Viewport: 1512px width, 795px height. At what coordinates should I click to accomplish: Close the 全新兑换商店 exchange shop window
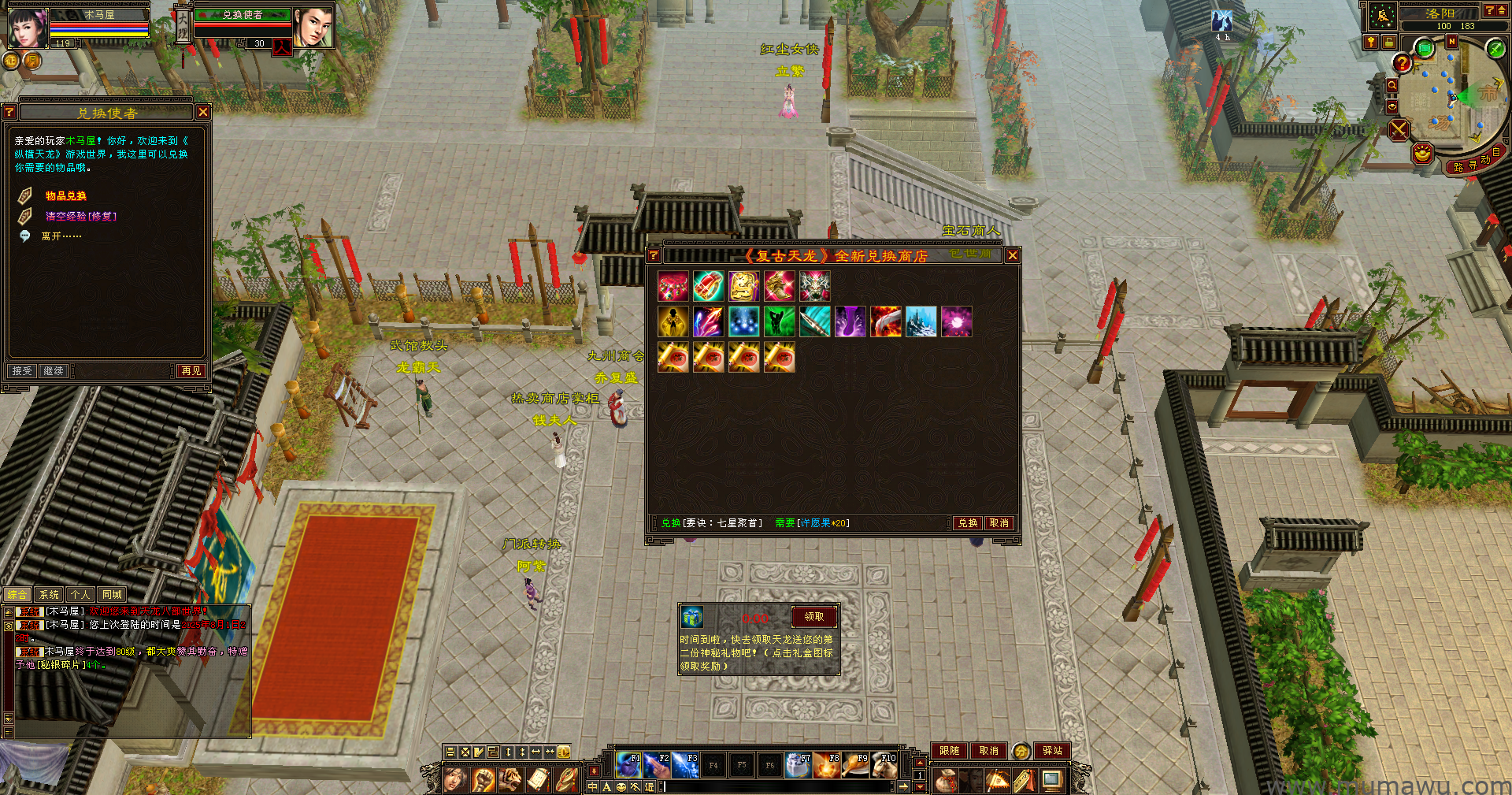point(1013,255)
